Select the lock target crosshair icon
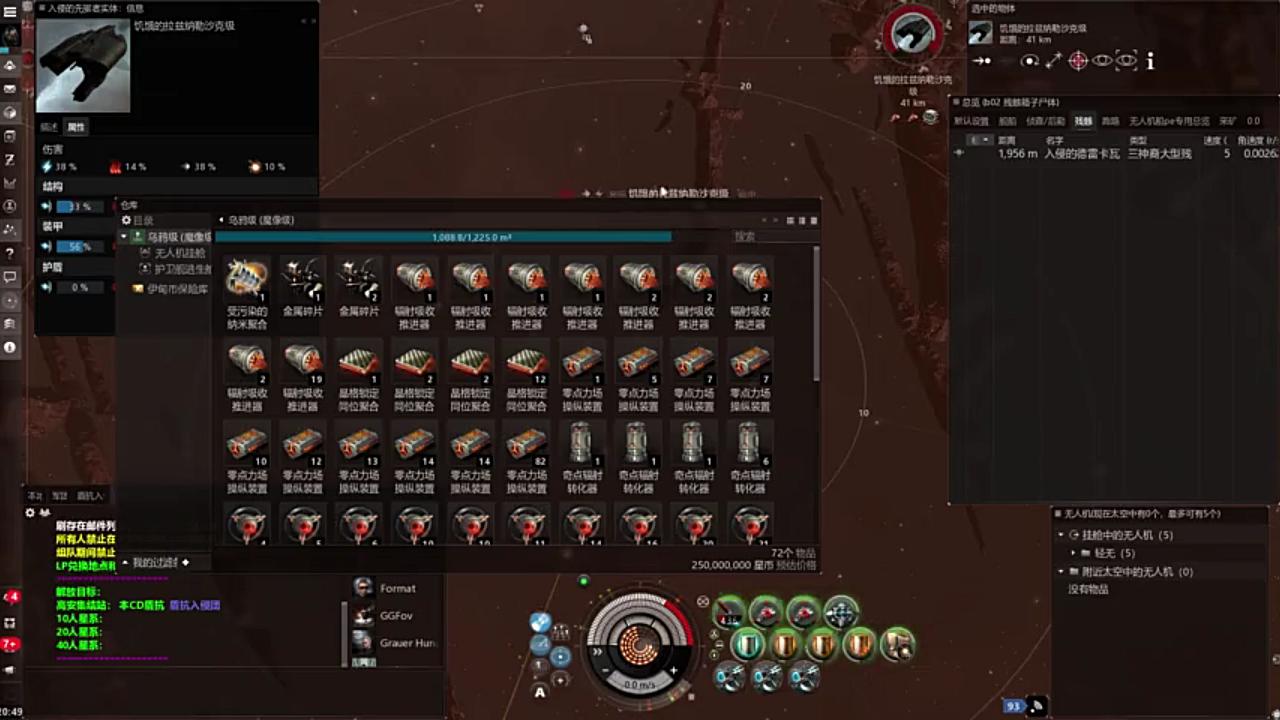1280x720 pixels. point(1077,61)
